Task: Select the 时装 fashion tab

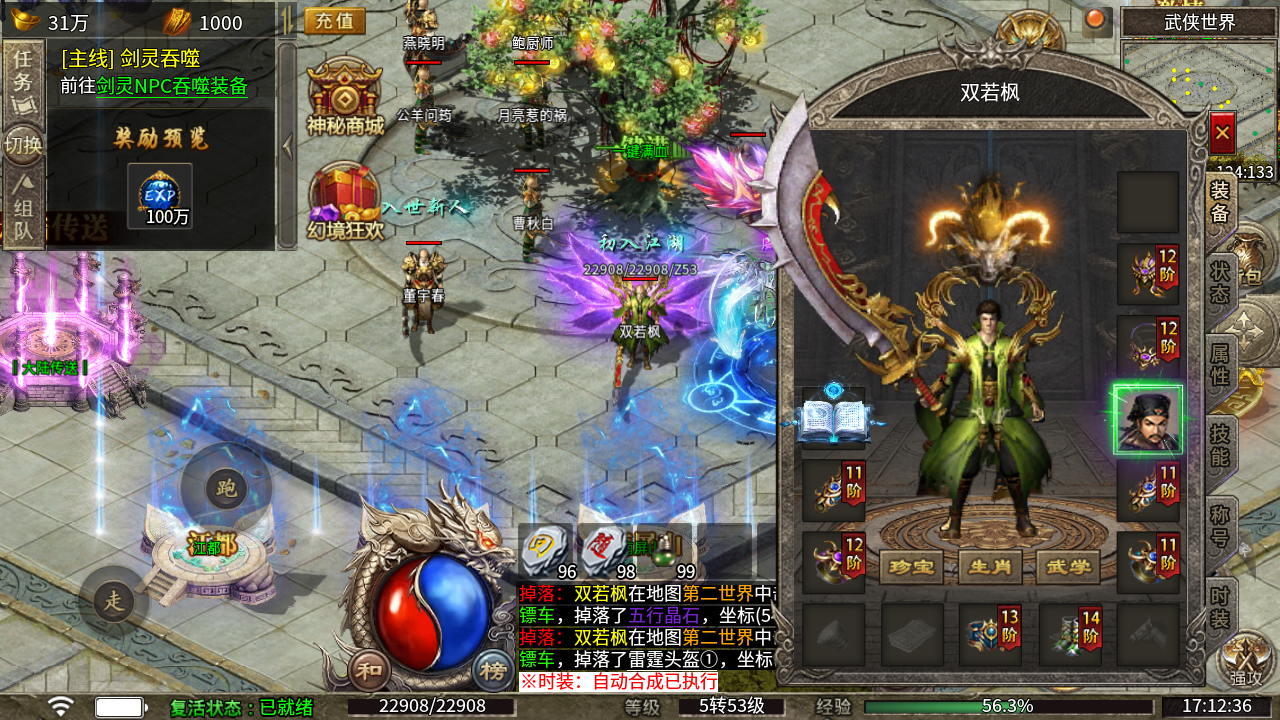Action: (1220, 606)
